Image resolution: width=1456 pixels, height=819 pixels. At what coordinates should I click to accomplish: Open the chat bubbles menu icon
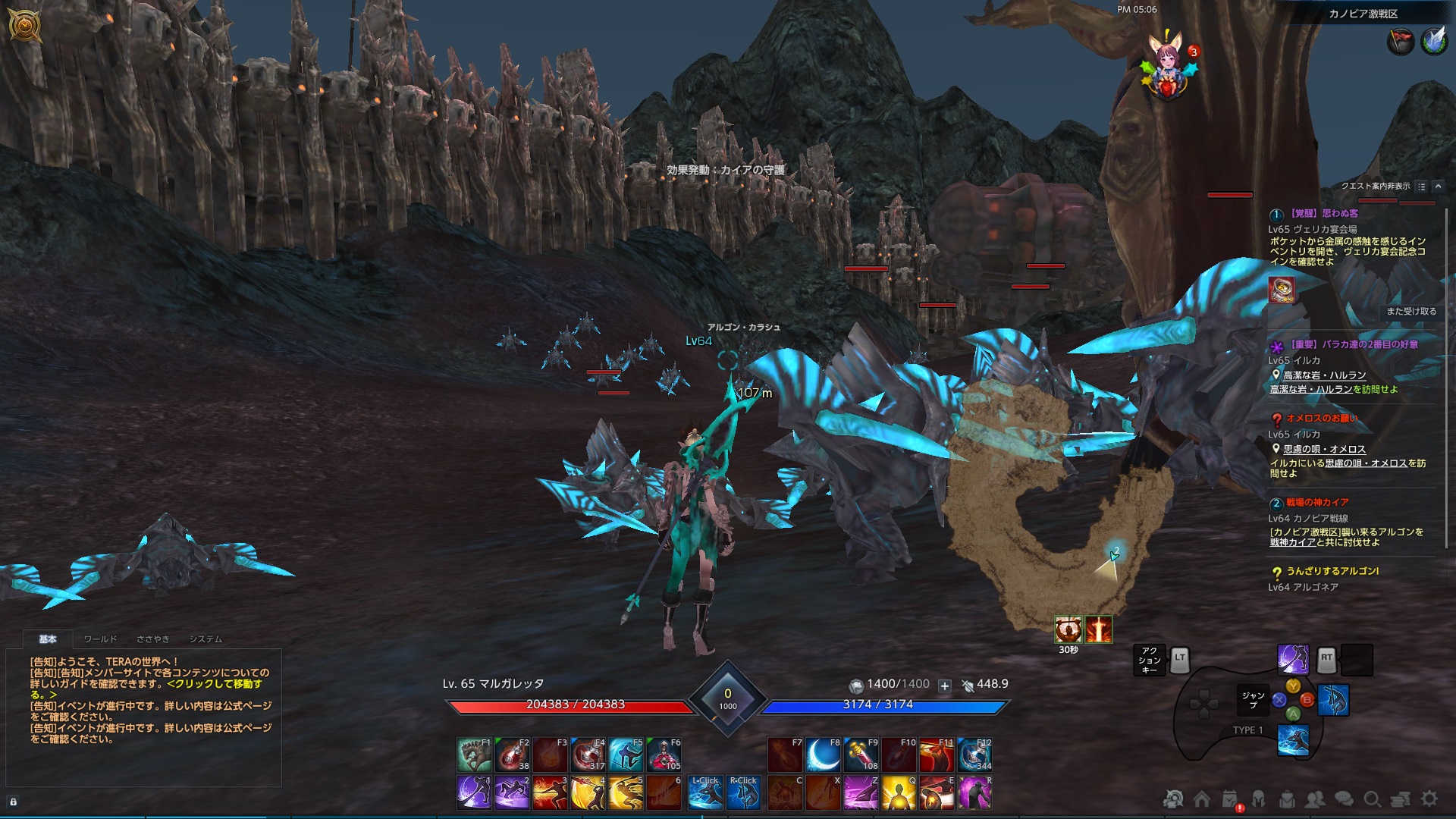coord(1342,799)
